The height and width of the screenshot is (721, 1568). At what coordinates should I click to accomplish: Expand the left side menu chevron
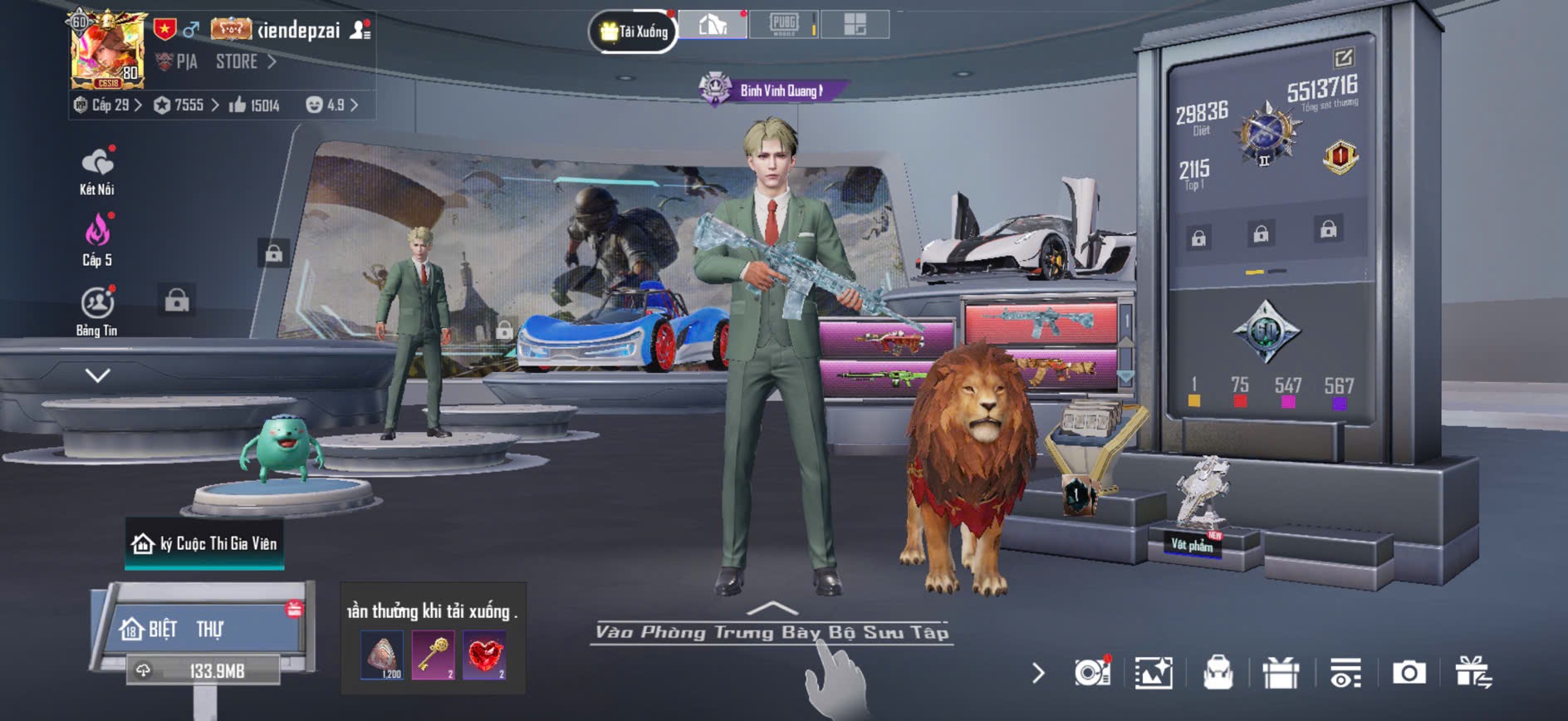[97, 375]
